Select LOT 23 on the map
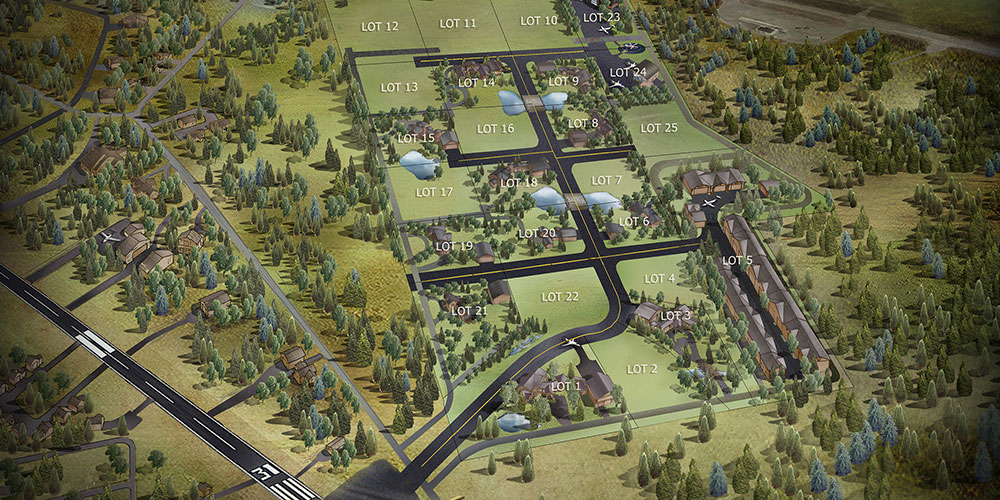 coord(602,17)
